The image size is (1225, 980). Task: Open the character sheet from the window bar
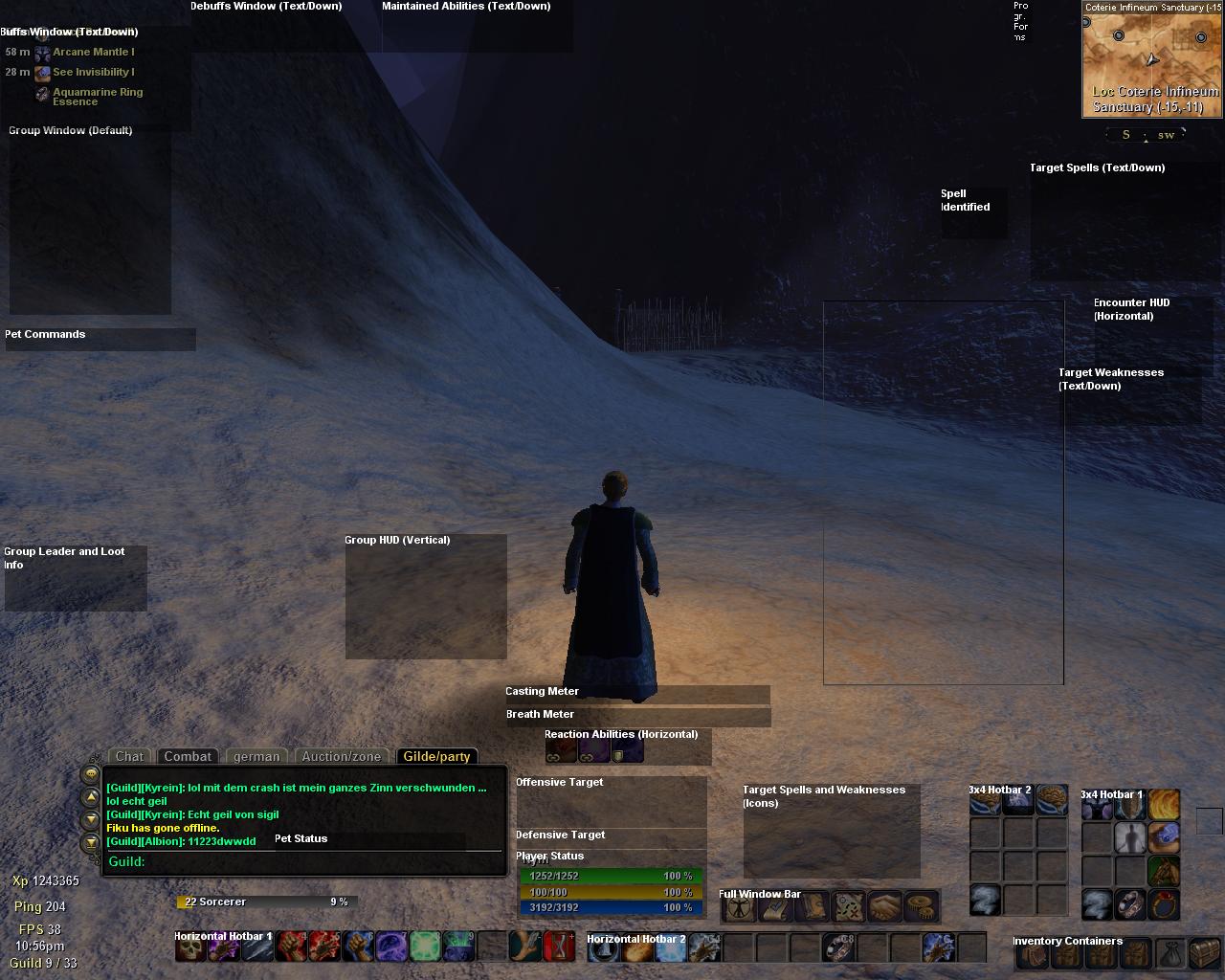740,906
